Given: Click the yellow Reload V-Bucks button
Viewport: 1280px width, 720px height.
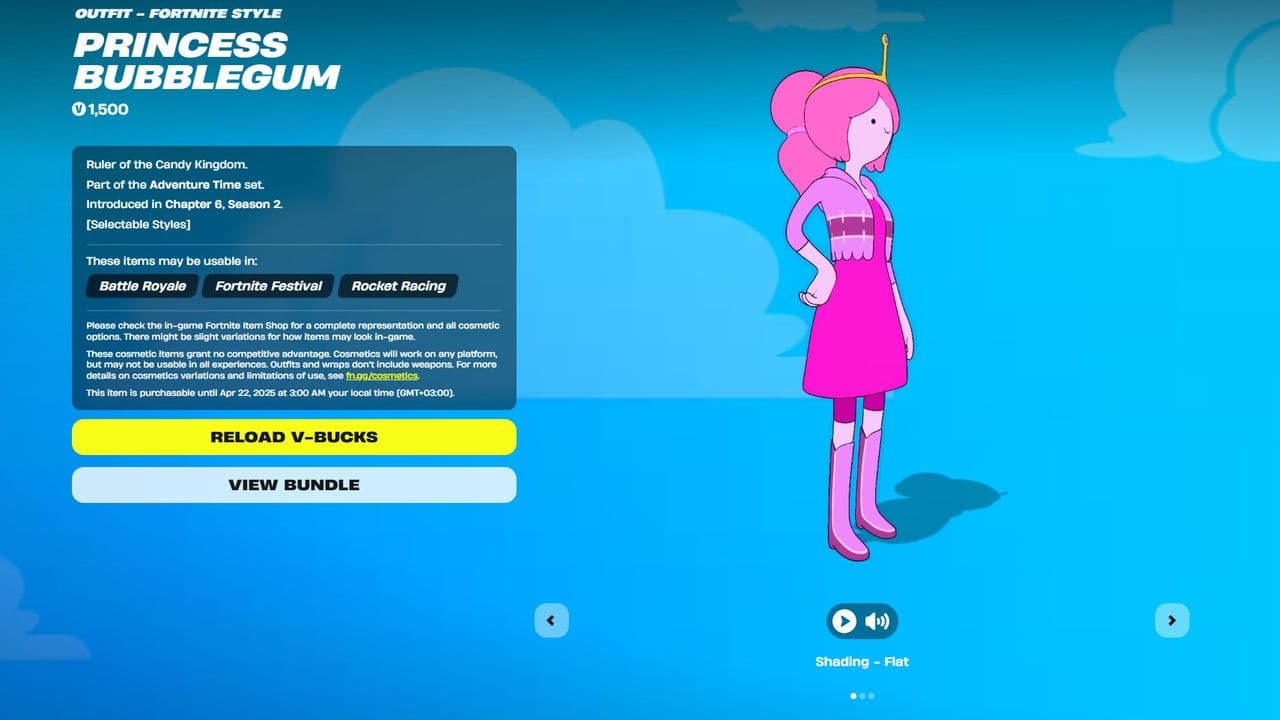Looking at the screenshot, I should [x=293, y=437].
